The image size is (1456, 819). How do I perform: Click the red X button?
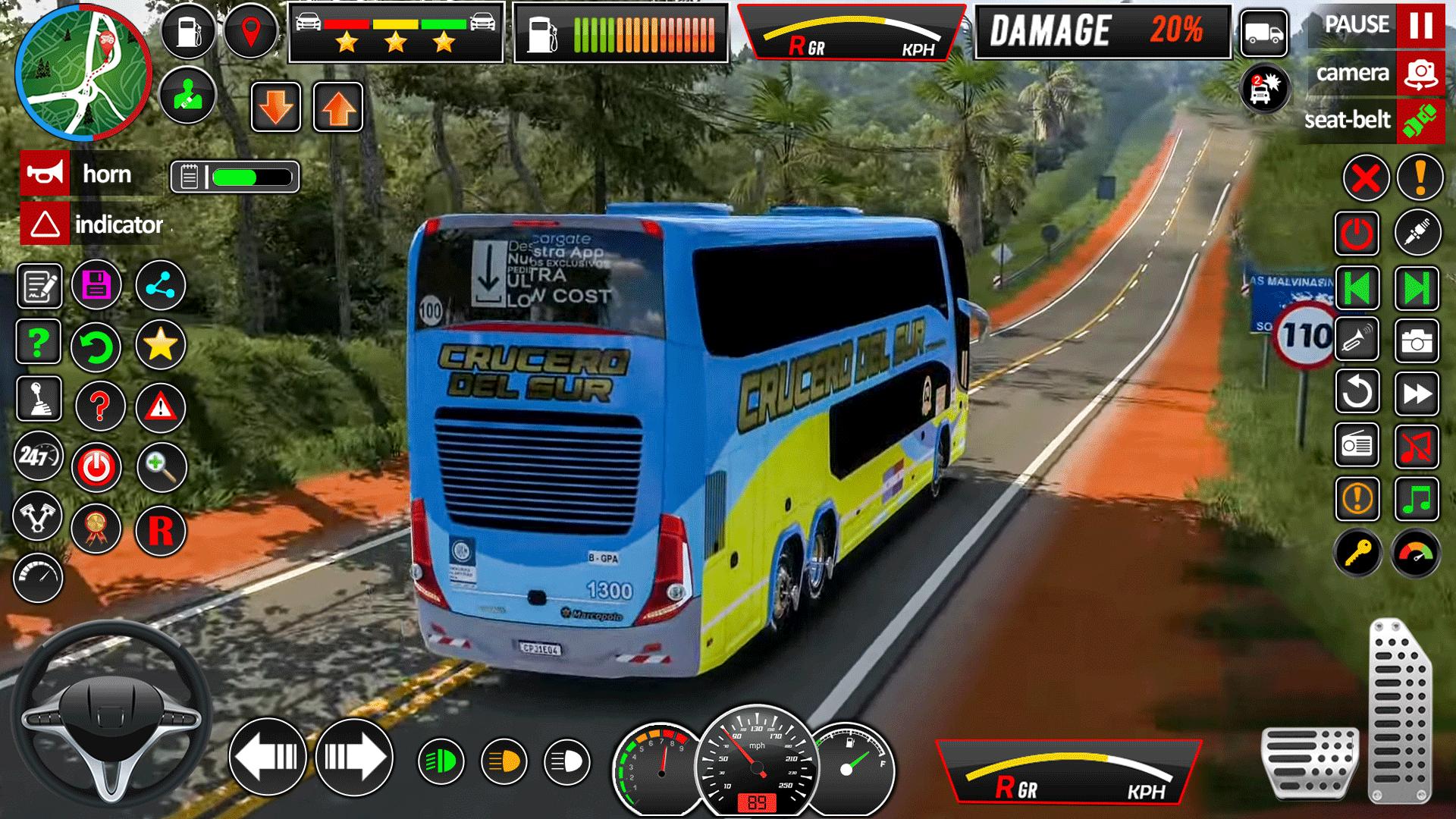(1366, 179)
